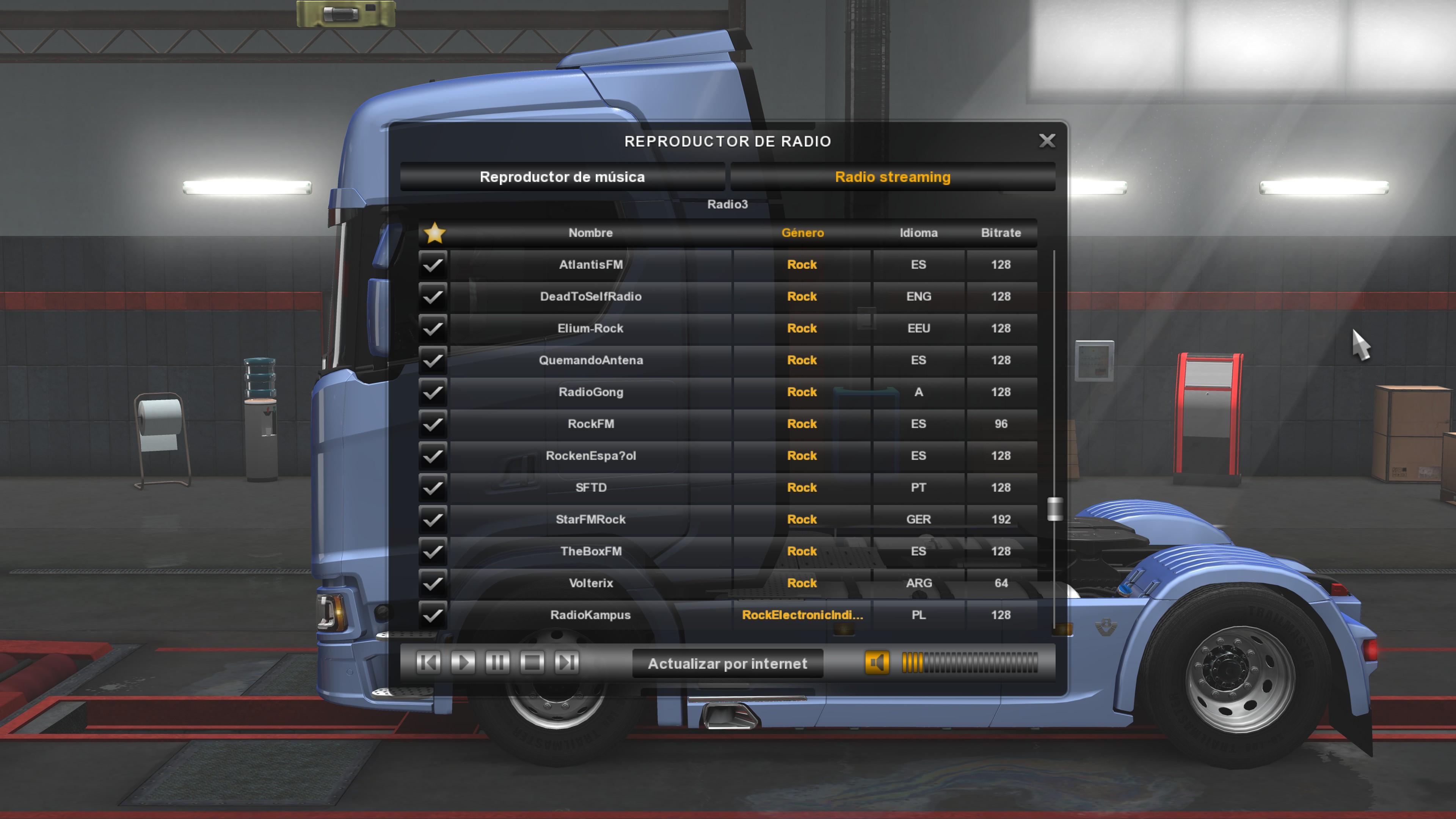Sort the list by Género

[x=802, y=233]
